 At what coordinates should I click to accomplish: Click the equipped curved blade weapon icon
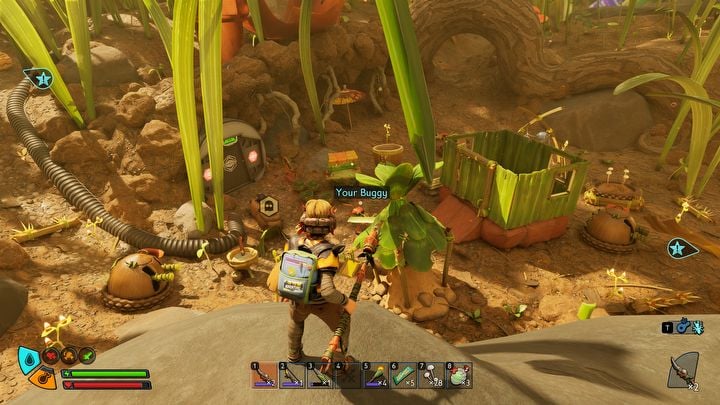tap(683, 370)
